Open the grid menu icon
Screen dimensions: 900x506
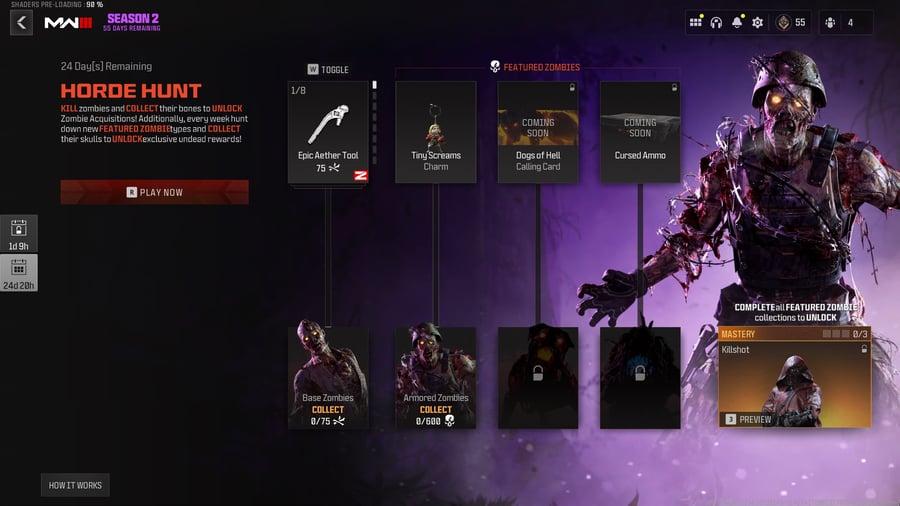point(696,22)
